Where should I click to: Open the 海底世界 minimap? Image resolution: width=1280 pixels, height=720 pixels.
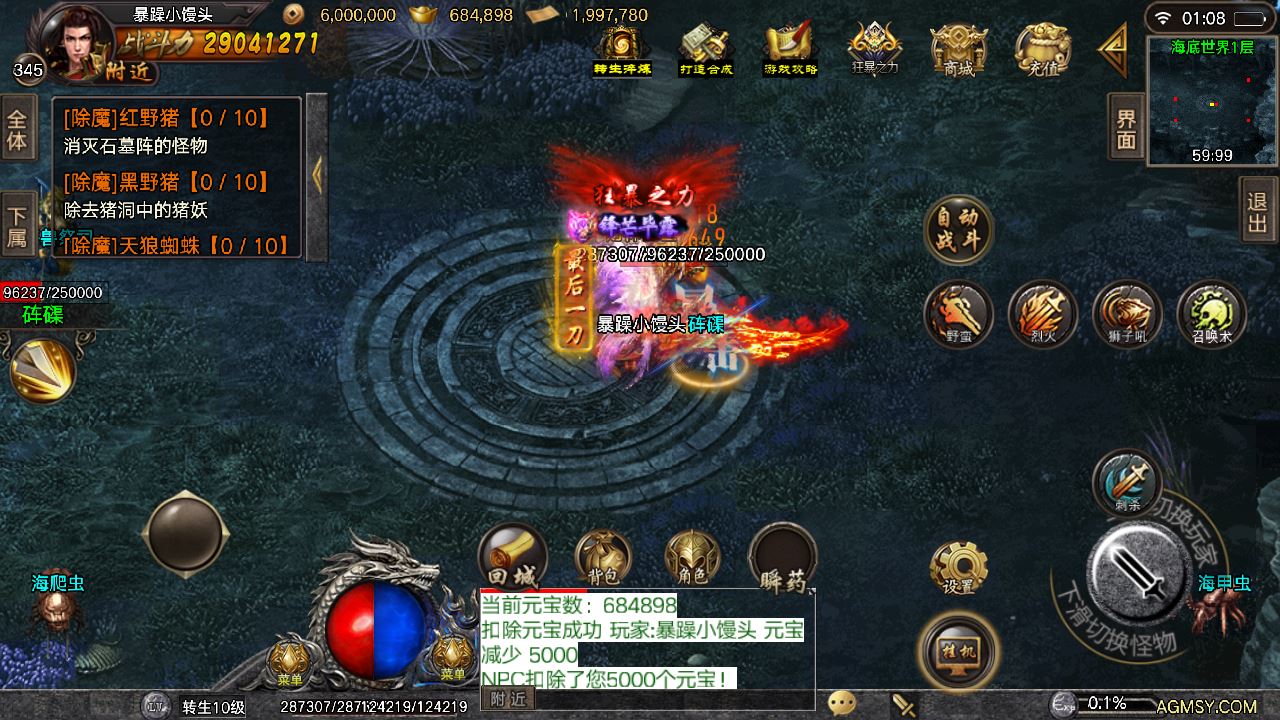pyautogui.click(x=1212, y=101)
